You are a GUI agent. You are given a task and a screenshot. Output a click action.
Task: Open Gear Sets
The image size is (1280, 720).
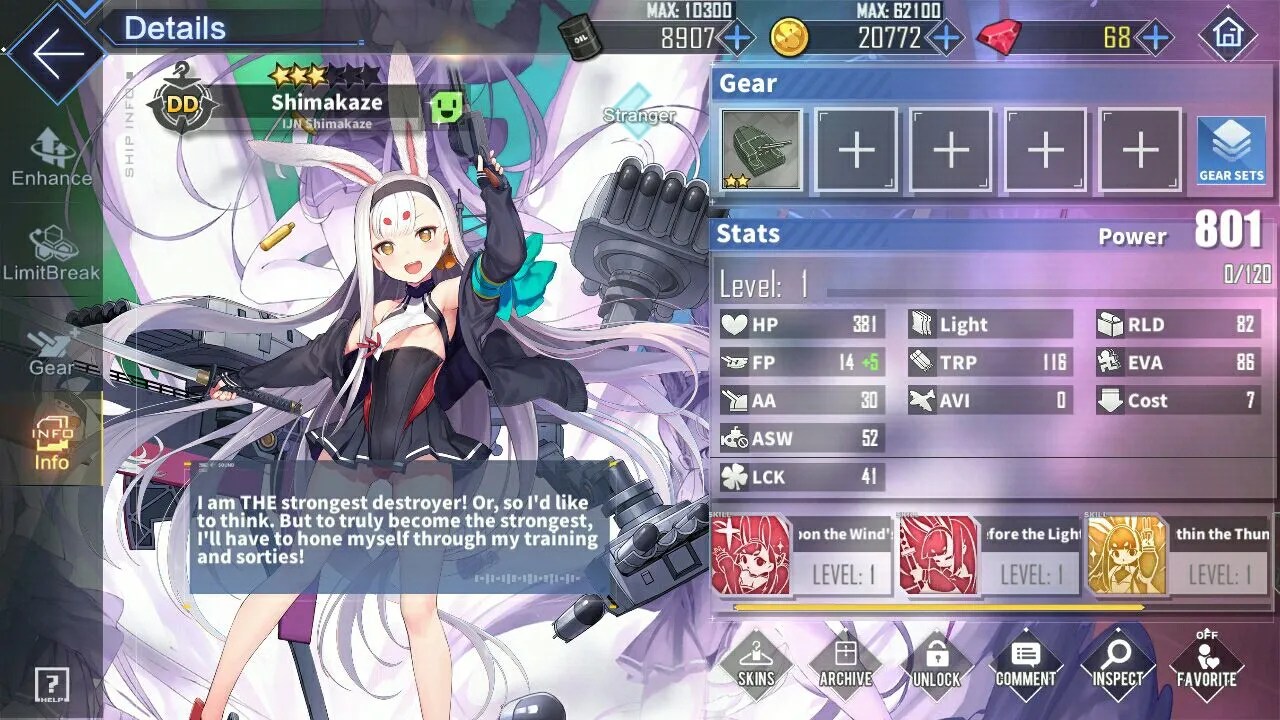pyautogui.click(x=1231, y=150)
